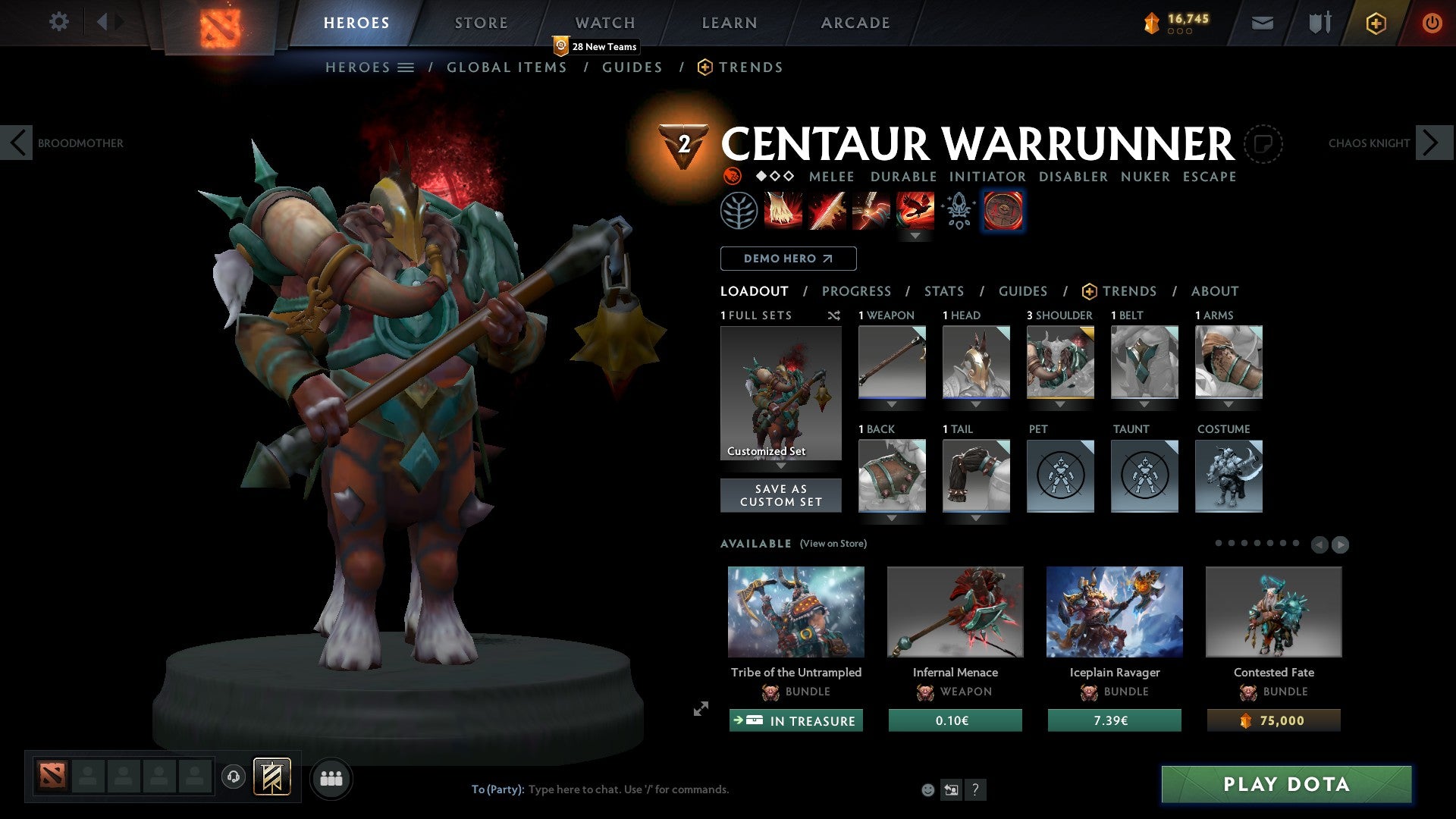Open the GLOBAL ITEMS menu
This screenshot has width=1456, height=819.
click(507, 67)
